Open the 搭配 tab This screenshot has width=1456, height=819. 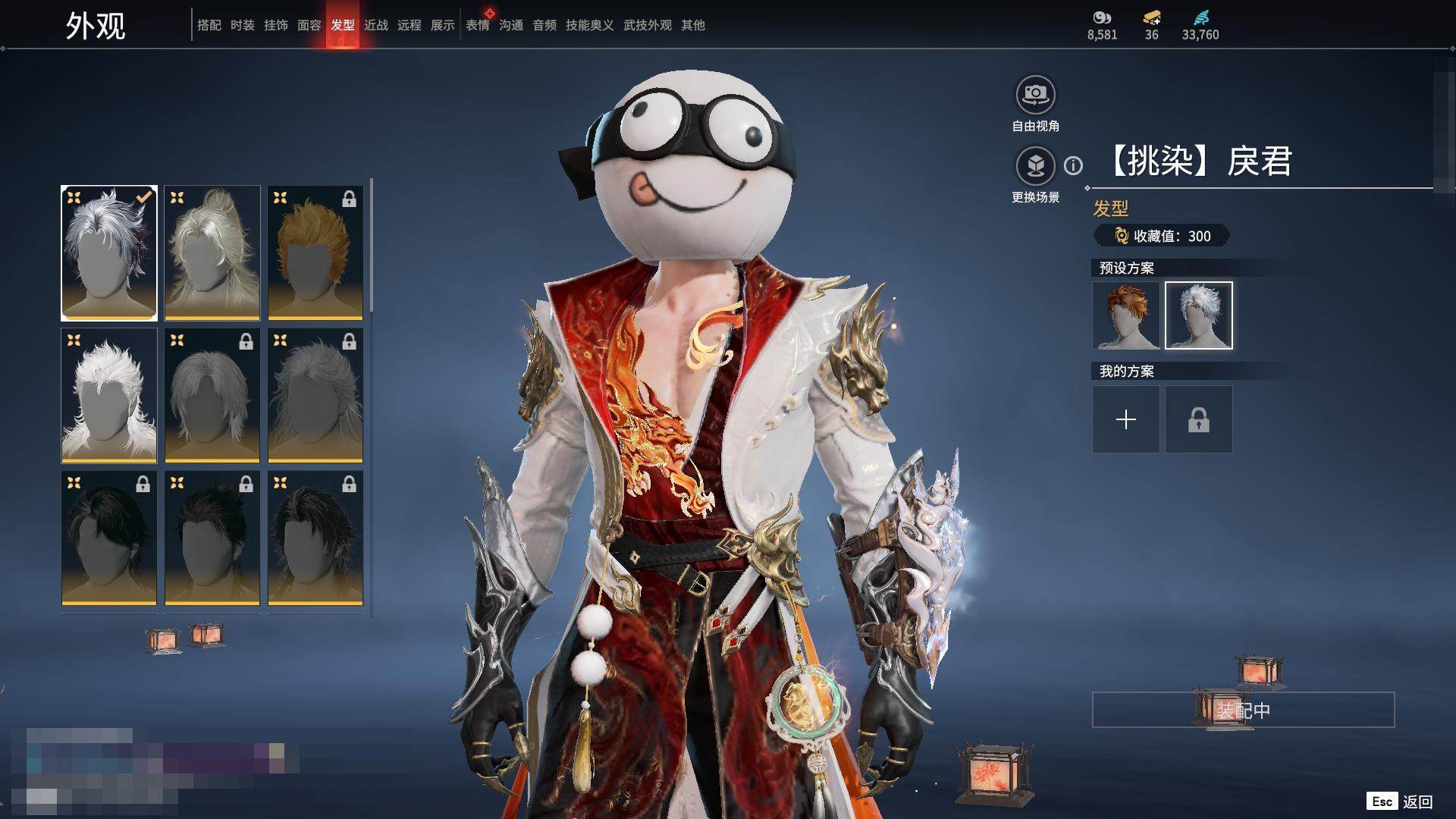[209, 25]
